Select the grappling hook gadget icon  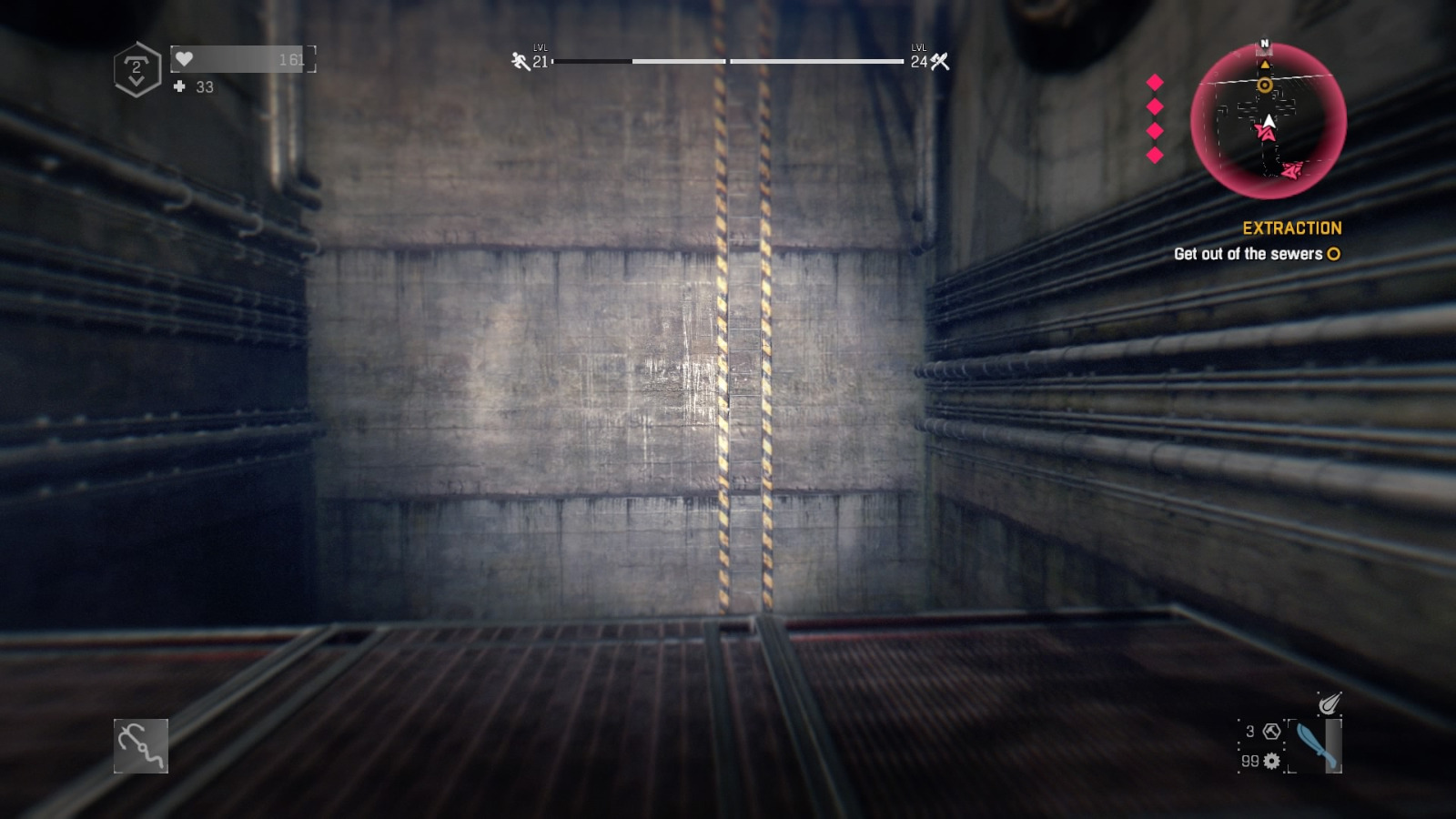pos(141,748)
